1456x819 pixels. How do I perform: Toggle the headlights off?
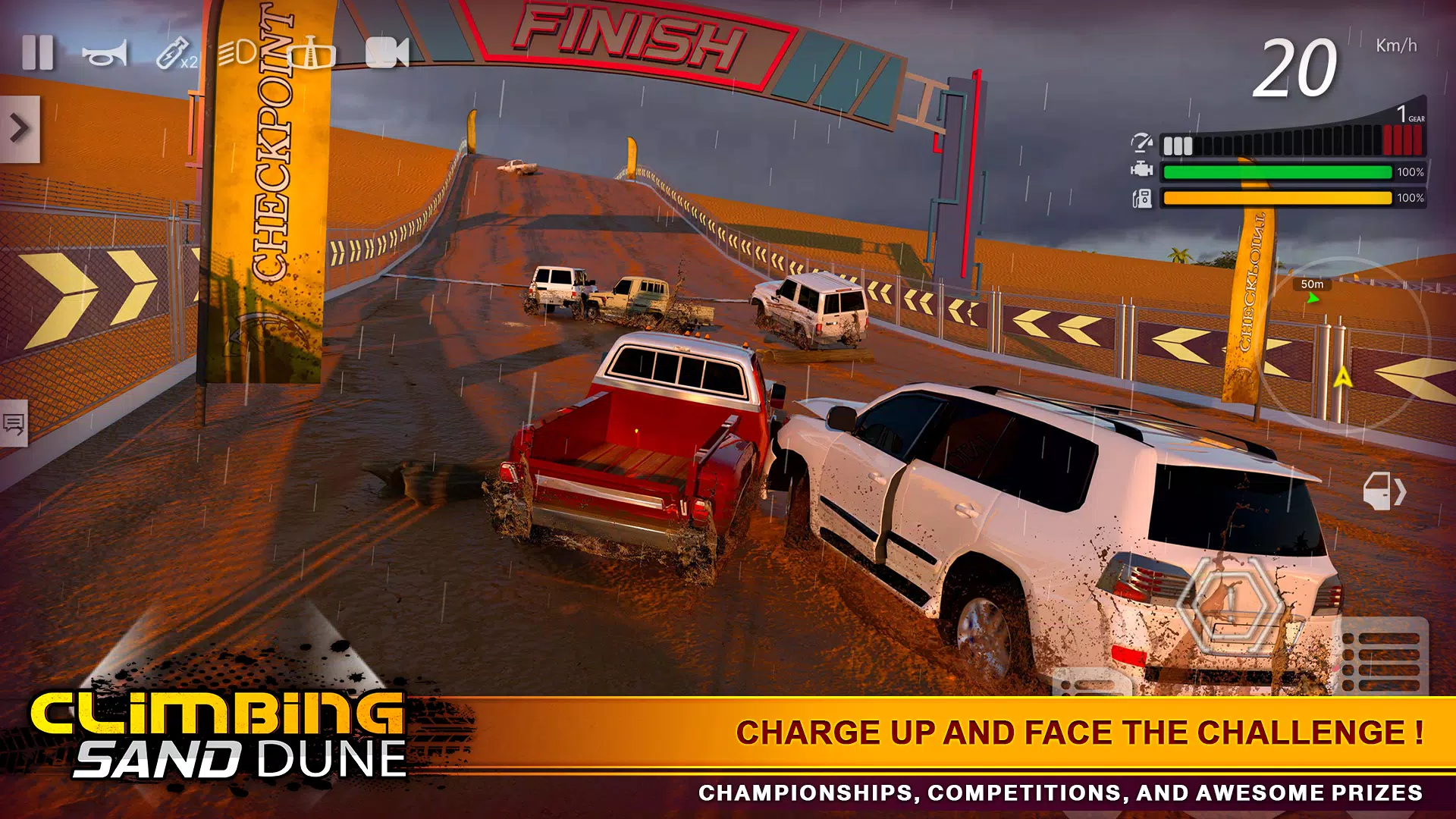pyautogui.click(x=235, y=53)
